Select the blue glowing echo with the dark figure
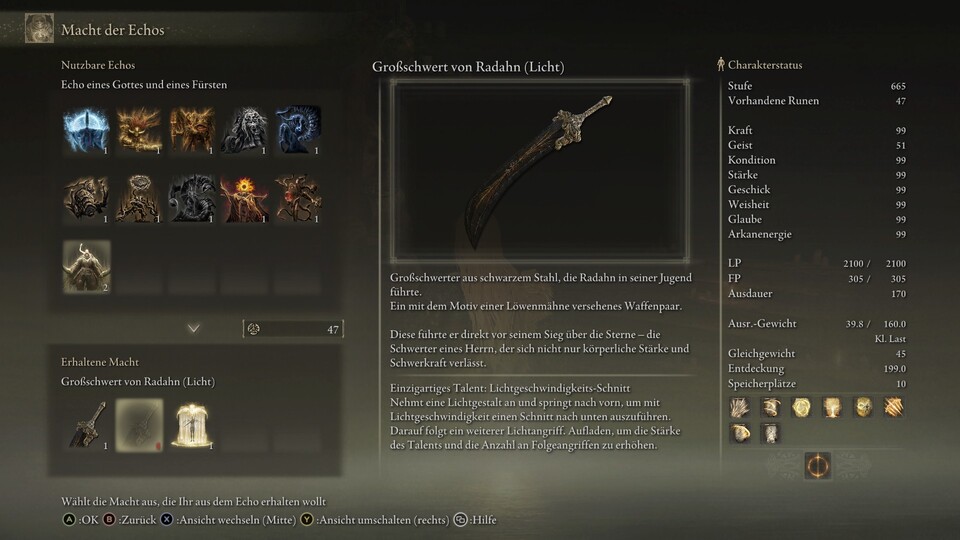This screenshot has height=540, width=960. pyautogui.click(x=87, y=129)
